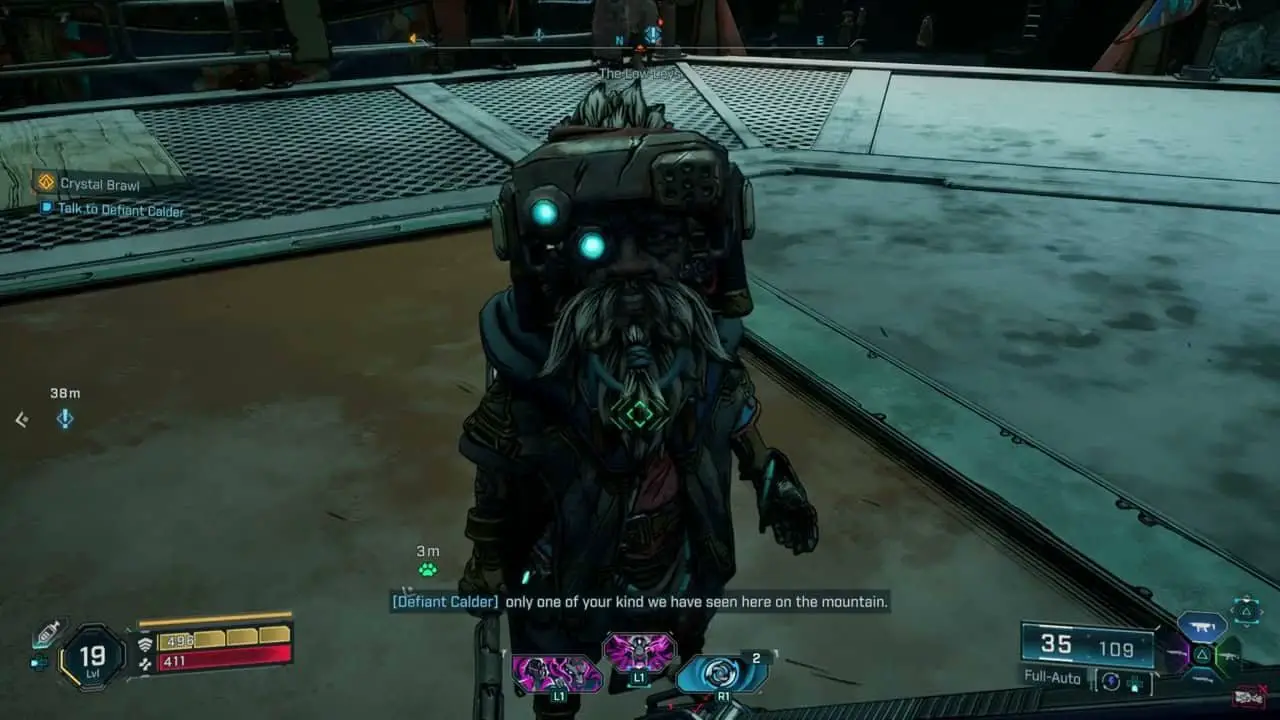
Task: Activate the left purple action skill
Action: (556, 673)
